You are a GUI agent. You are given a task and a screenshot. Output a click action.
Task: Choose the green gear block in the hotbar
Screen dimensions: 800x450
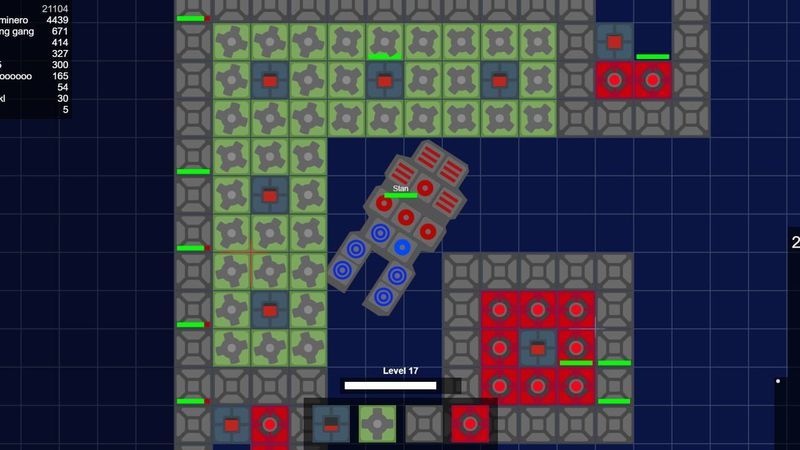click(377, 423)
